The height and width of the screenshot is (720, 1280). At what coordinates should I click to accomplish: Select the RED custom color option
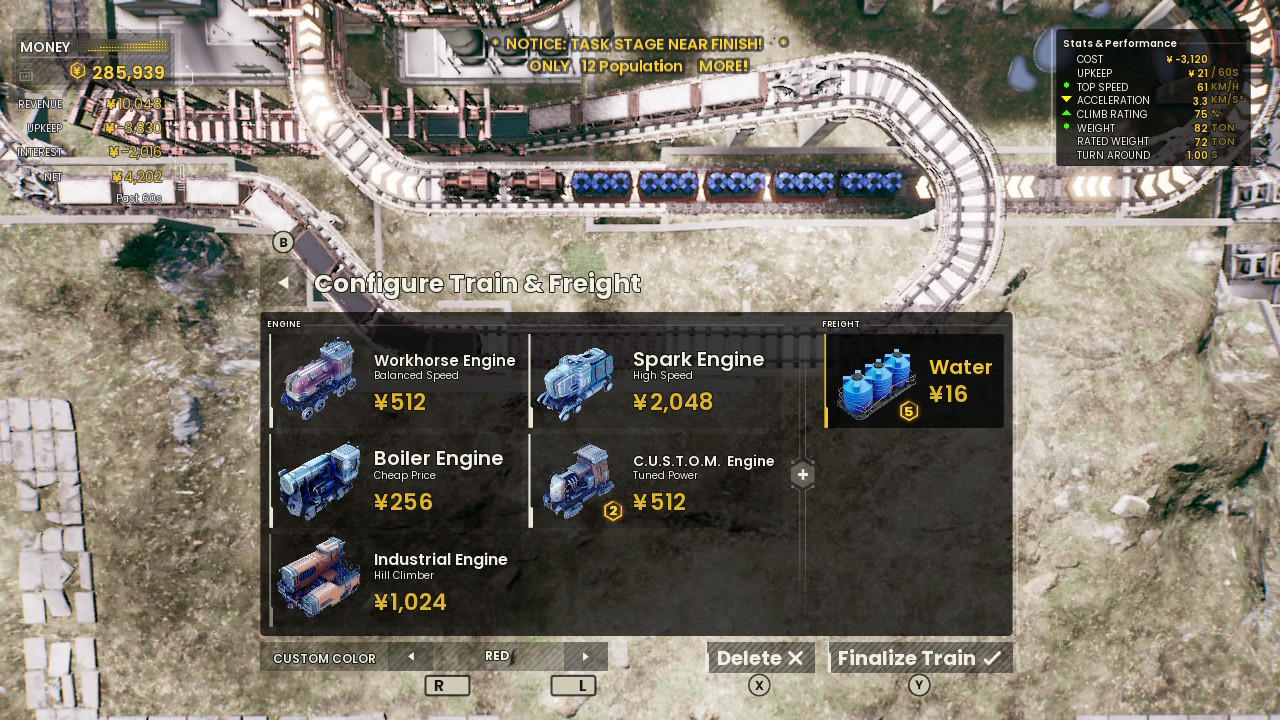(498, 656)
